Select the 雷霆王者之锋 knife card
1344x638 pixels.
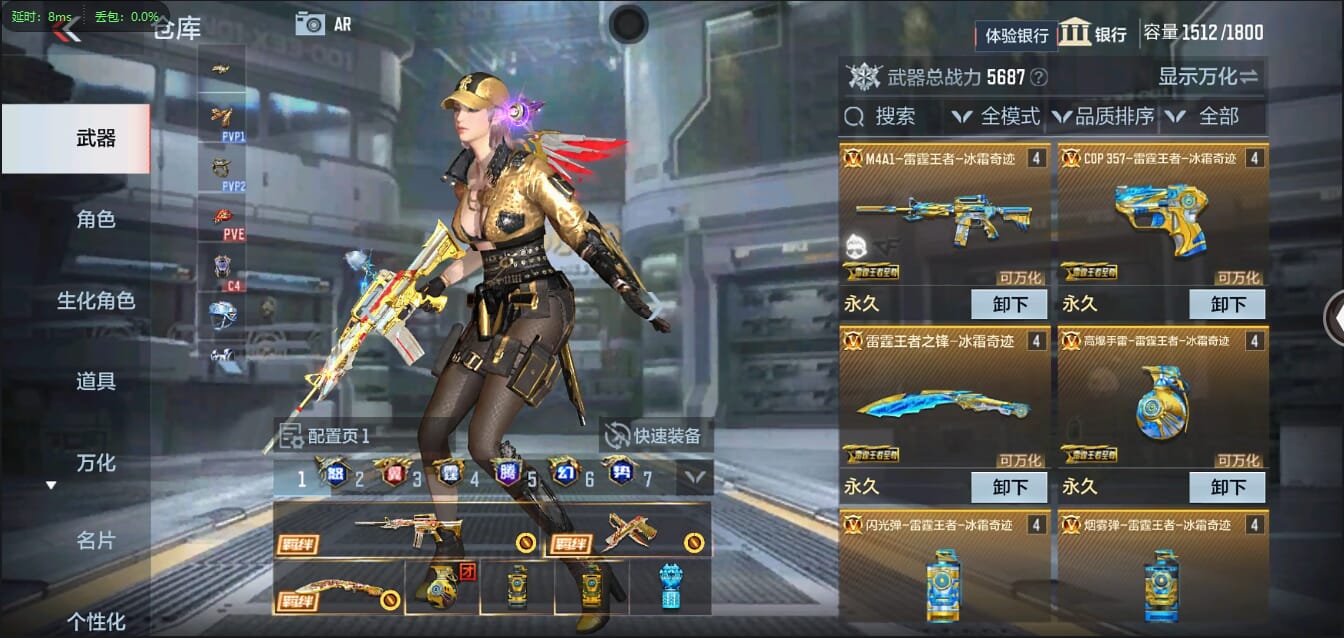945,400
